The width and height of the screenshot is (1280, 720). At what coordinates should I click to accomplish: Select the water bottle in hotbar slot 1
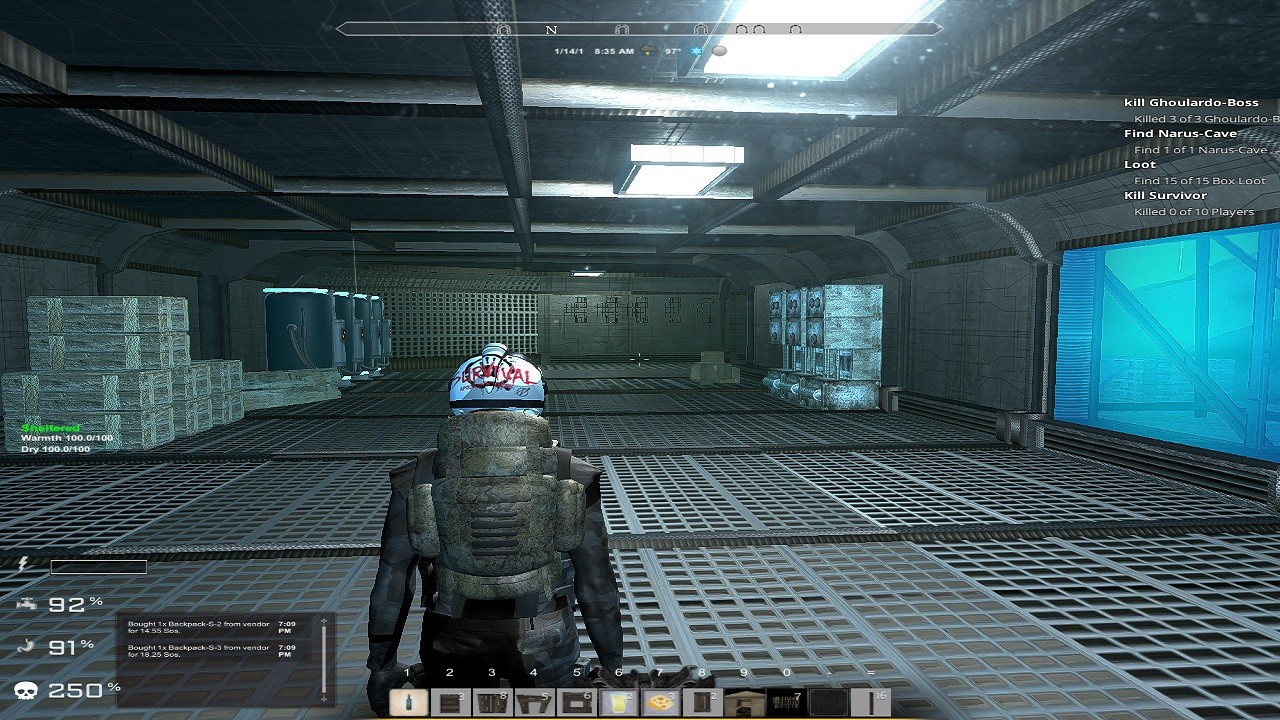tap(407, 702)
